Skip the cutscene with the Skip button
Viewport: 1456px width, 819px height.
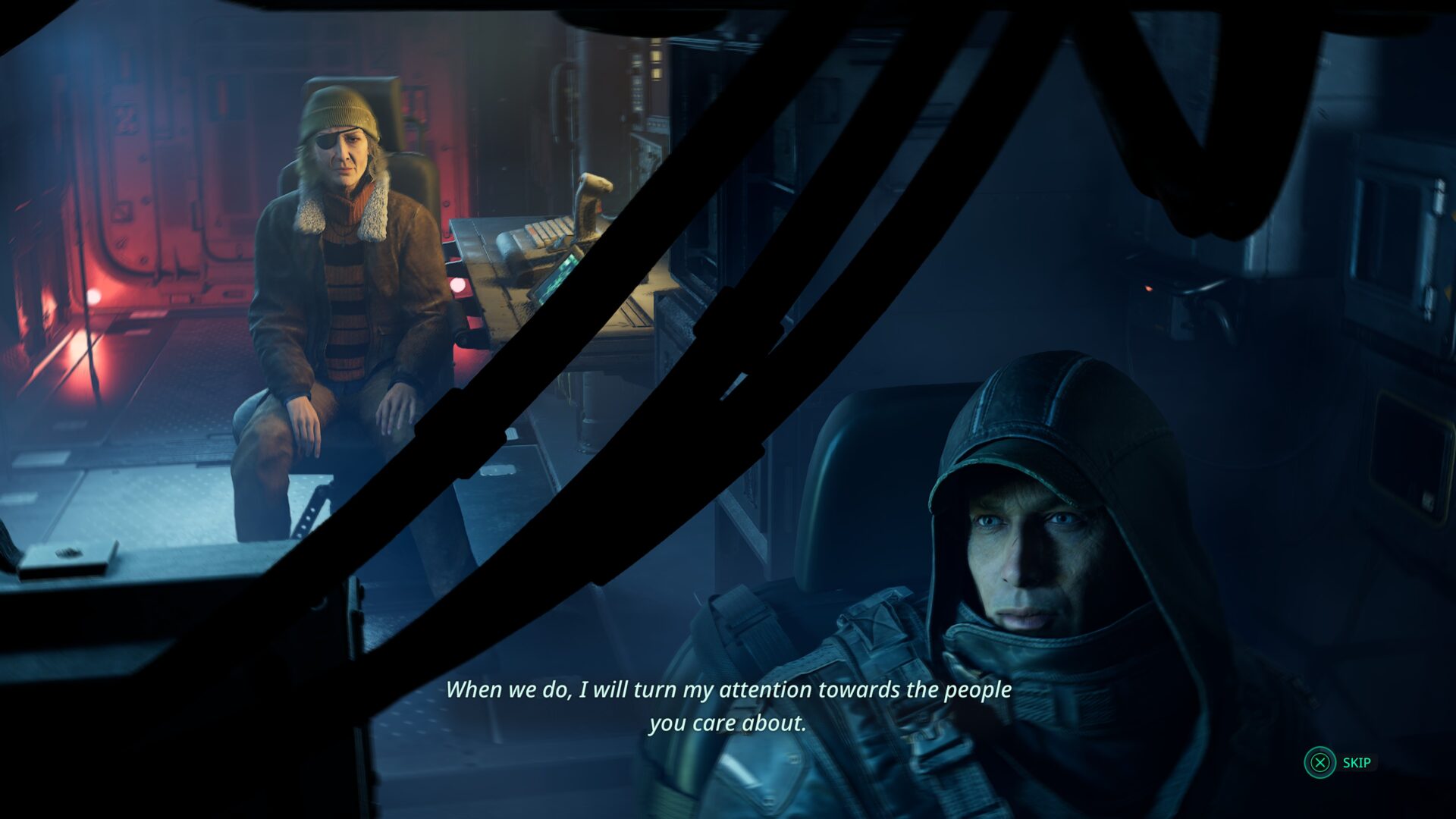coord(1338,762)
